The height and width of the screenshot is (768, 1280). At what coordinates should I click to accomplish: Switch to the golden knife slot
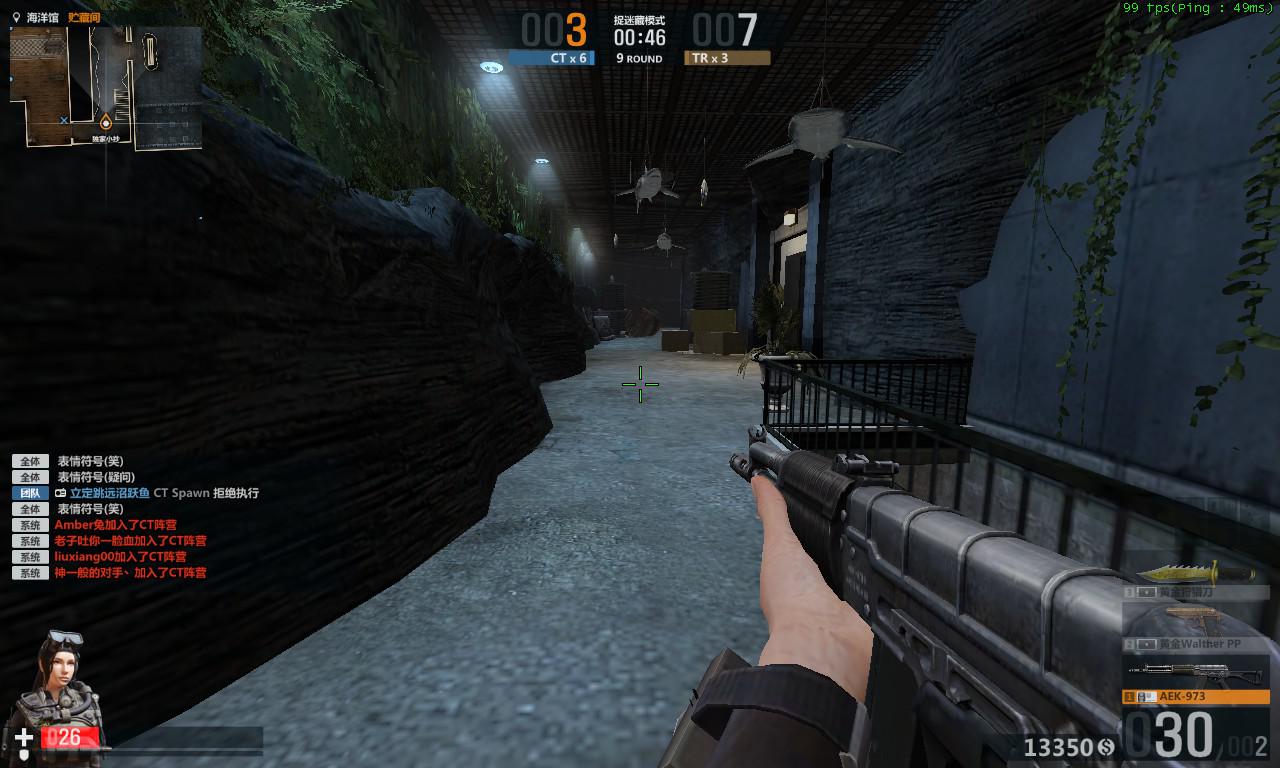point(1195,580)
